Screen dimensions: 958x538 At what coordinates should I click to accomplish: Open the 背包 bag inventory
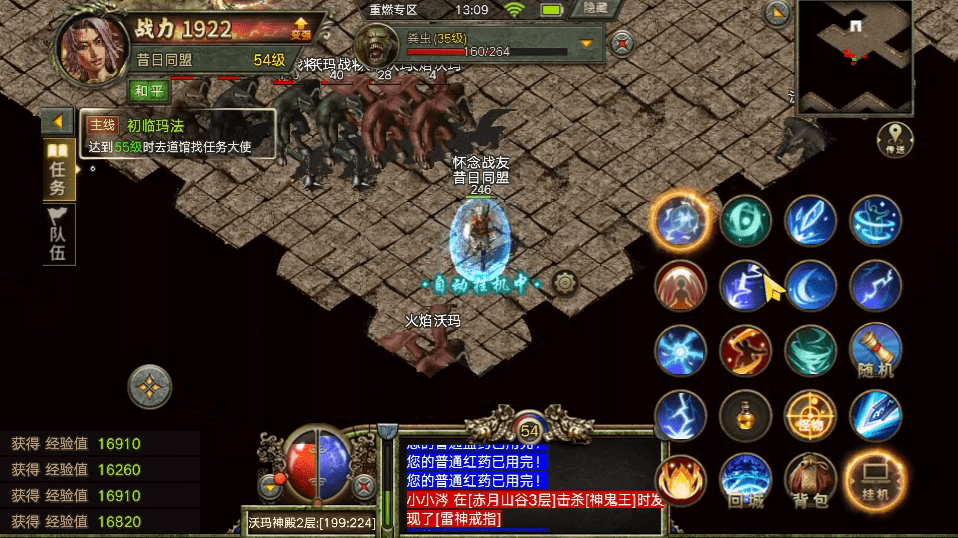(810, 480)
